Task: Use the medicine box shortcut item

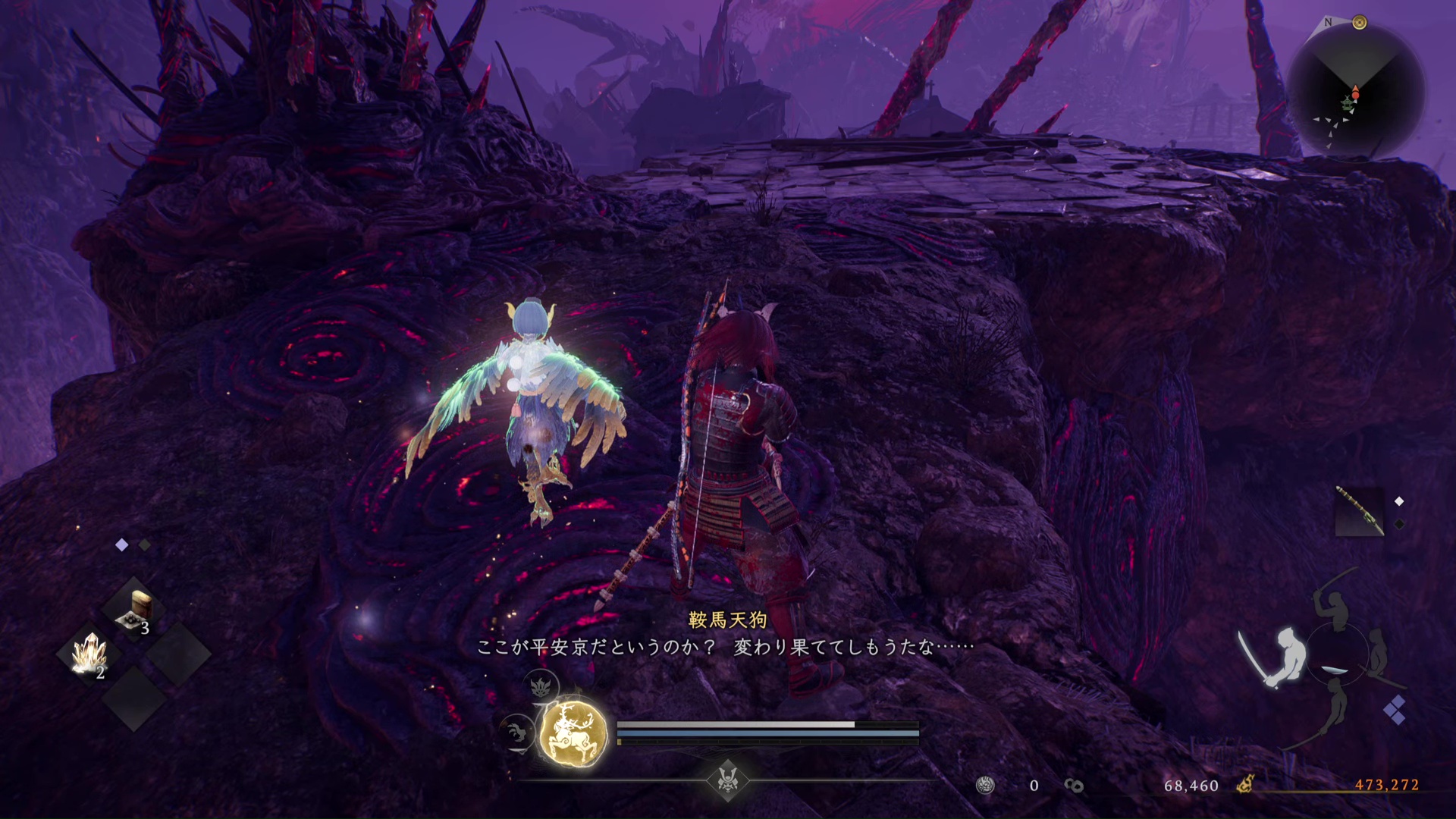Action: coord(136,610)
